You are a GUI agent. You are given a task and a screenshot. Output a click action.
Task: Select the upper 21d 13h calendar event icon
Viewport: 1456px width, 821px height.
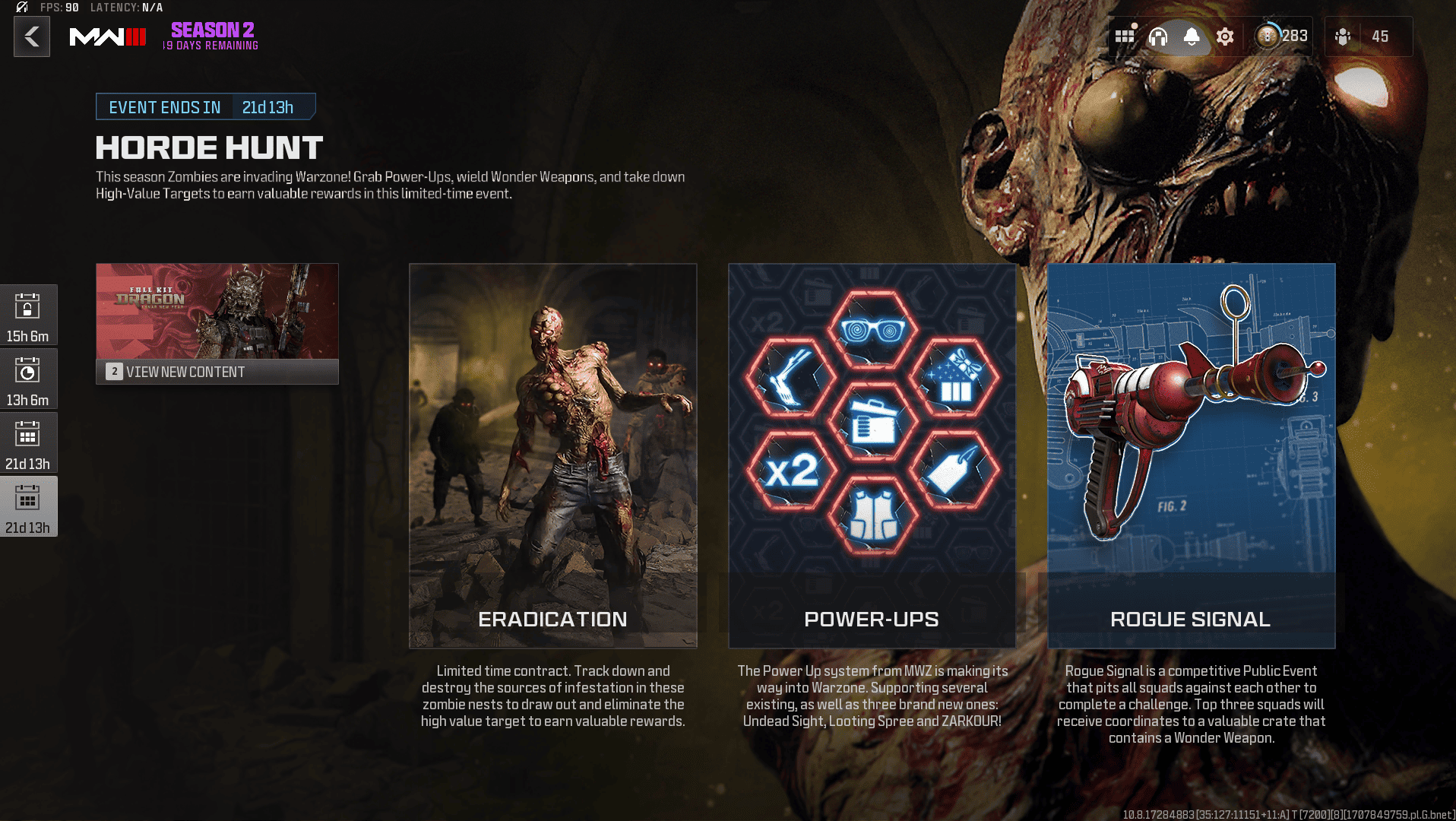point(29,442)
